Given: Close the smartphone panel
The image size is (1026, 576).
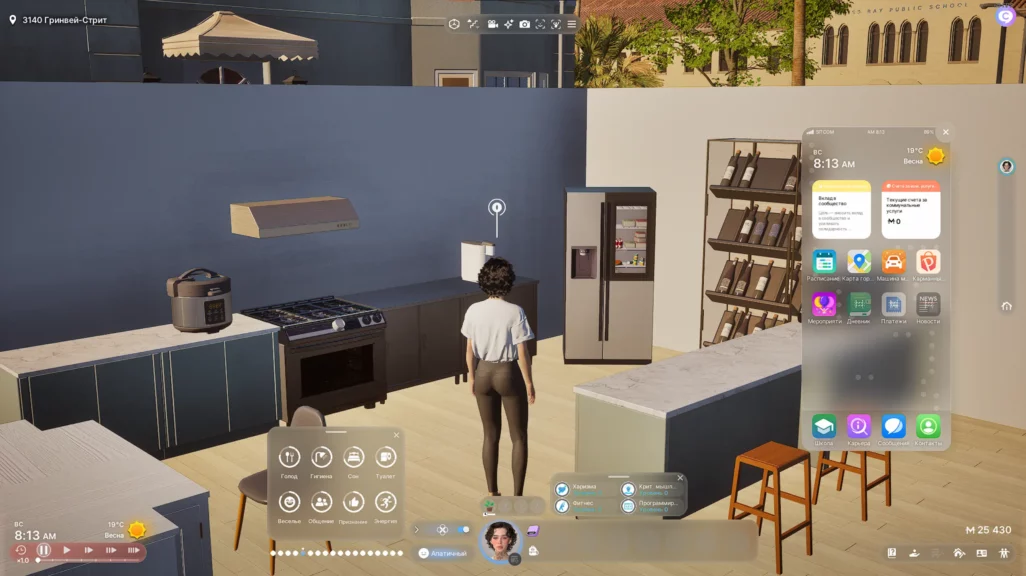Looking at the screenshot, I should pos(946,132).
